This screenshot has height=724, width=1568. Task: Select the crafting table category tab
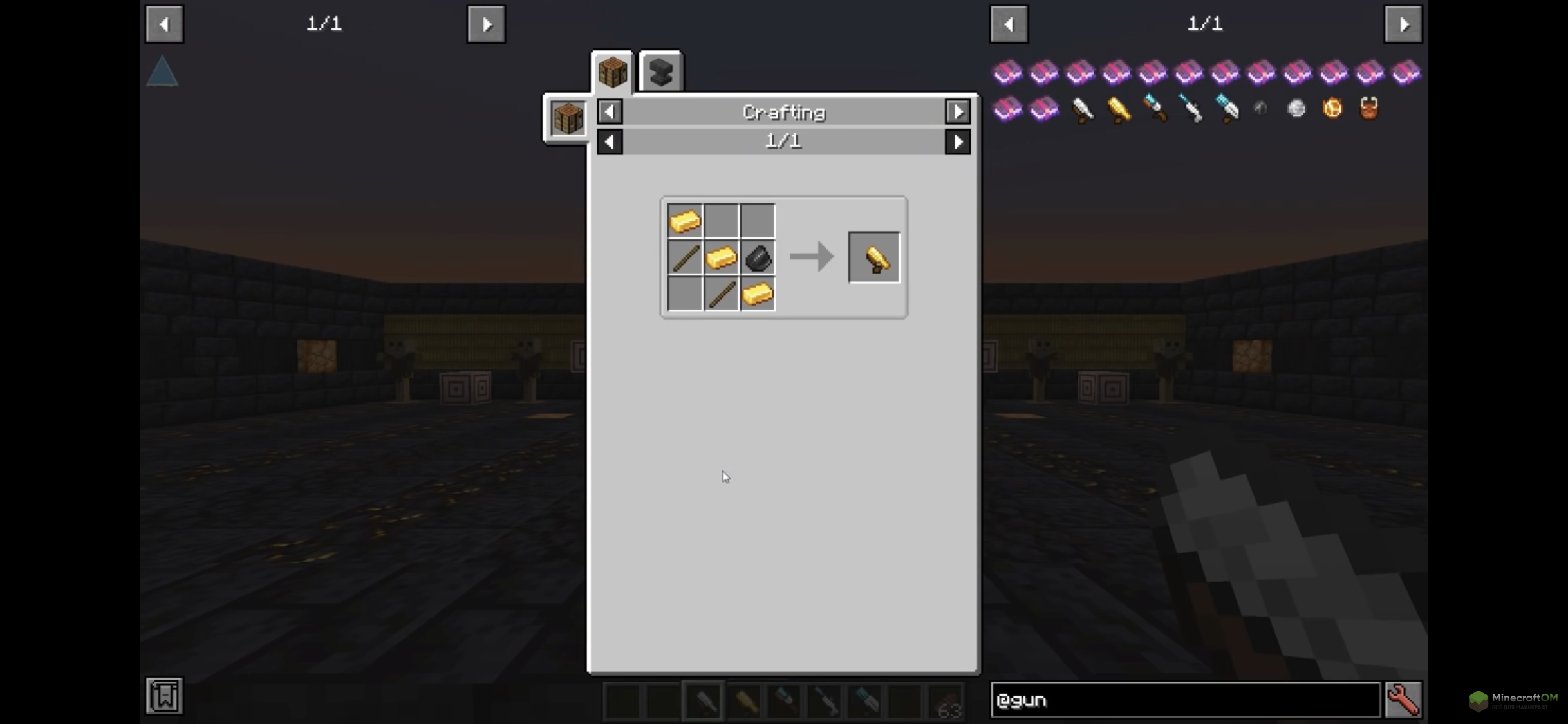tap(612, 72)
